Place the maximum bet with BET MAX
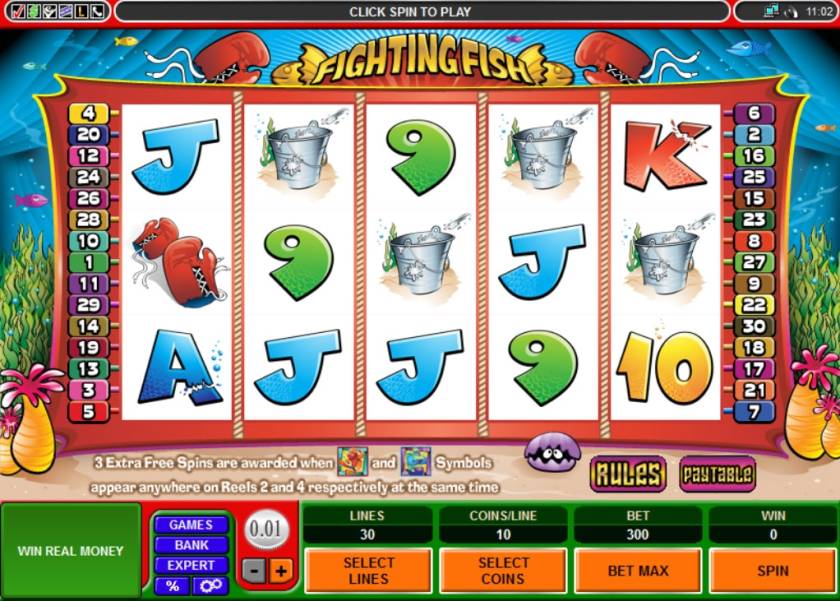The height and width of the screenshot is (601, 840). [638, 570]
